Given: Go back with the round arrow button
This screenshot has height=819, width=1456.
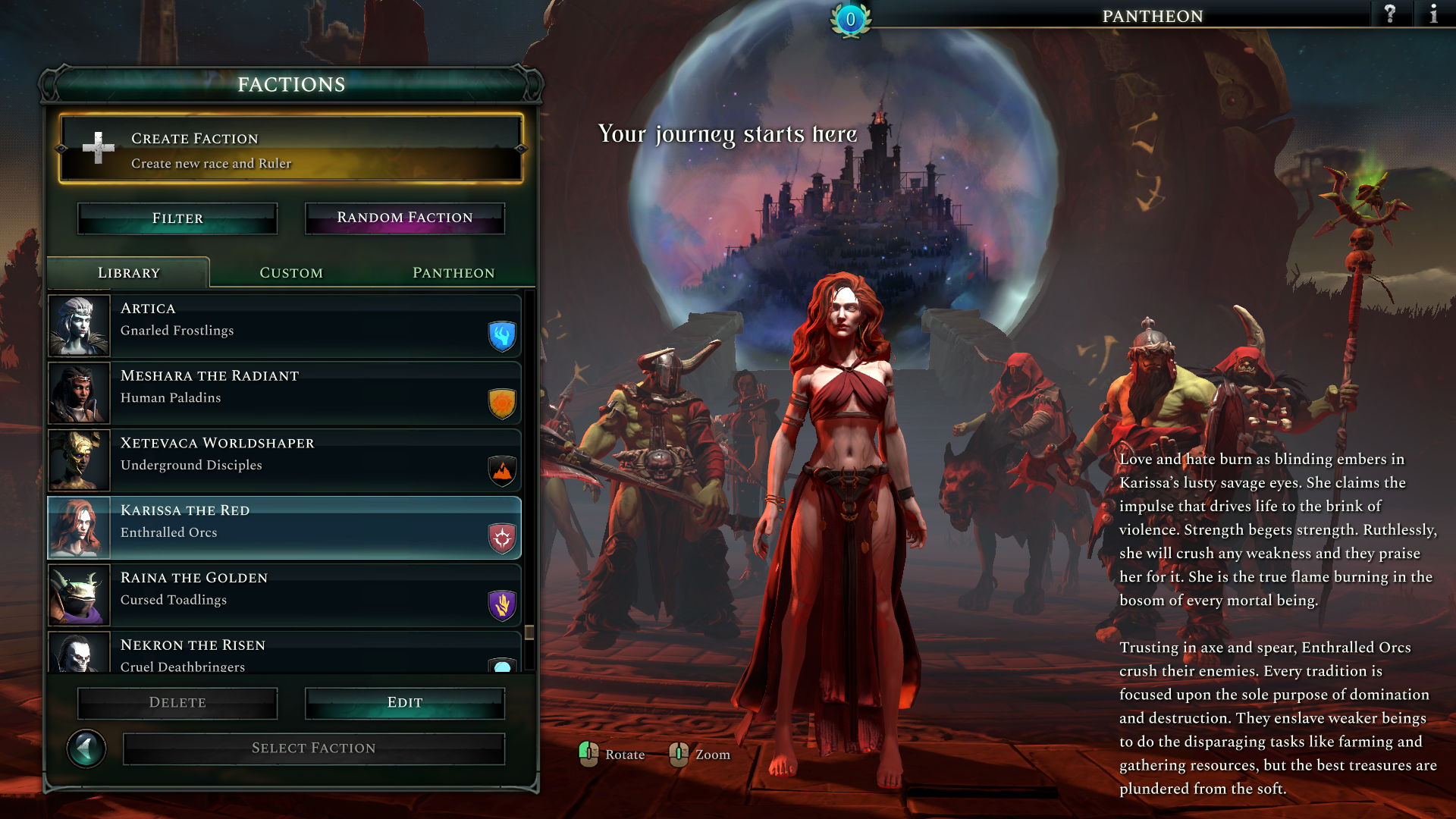Looking at the screenshot, I should pyautogui.click(x=86, y=749).
